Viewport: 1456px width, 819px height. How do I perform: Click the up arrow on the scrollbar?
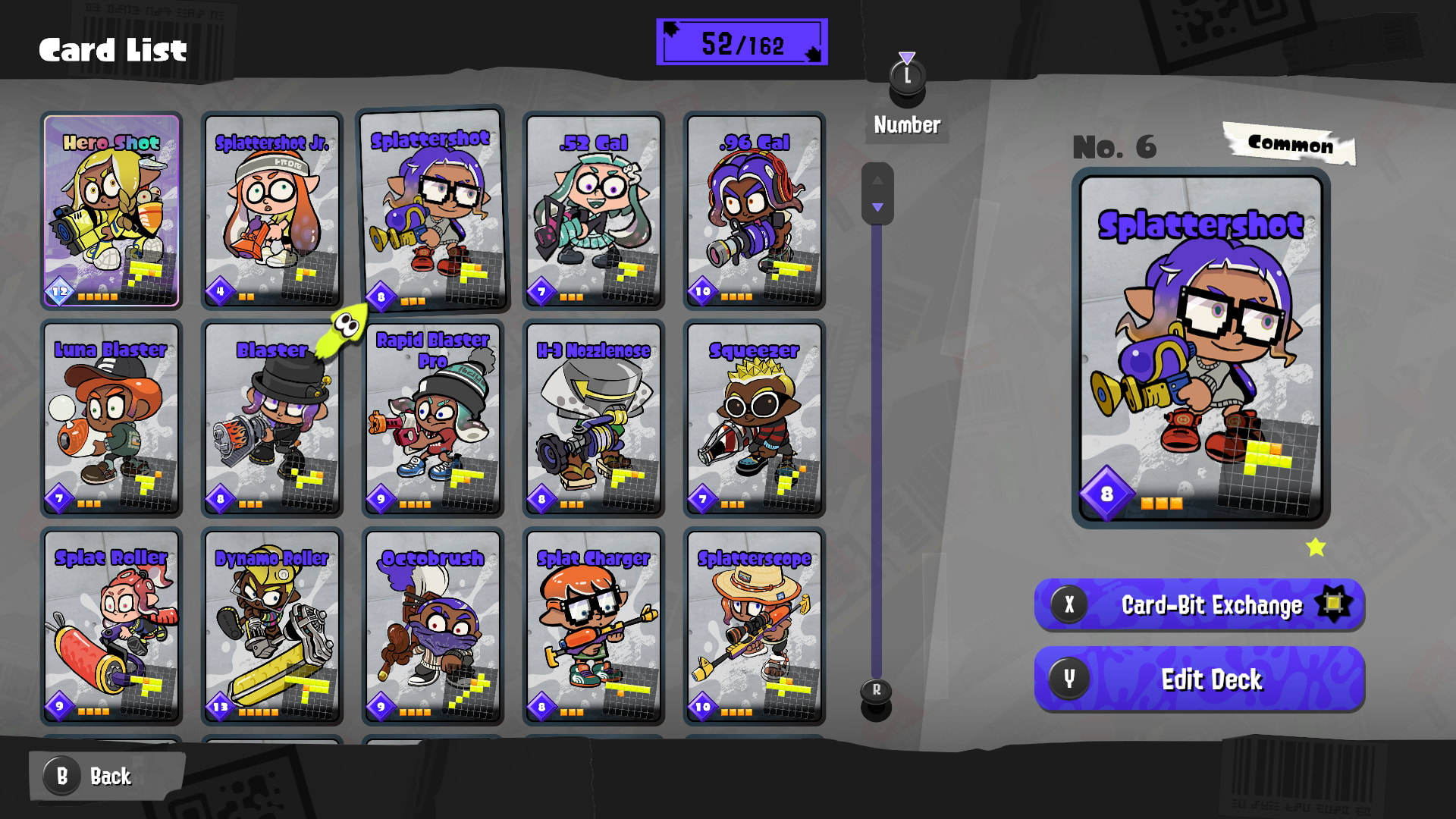pyautogui.click(x=878, y=180)
